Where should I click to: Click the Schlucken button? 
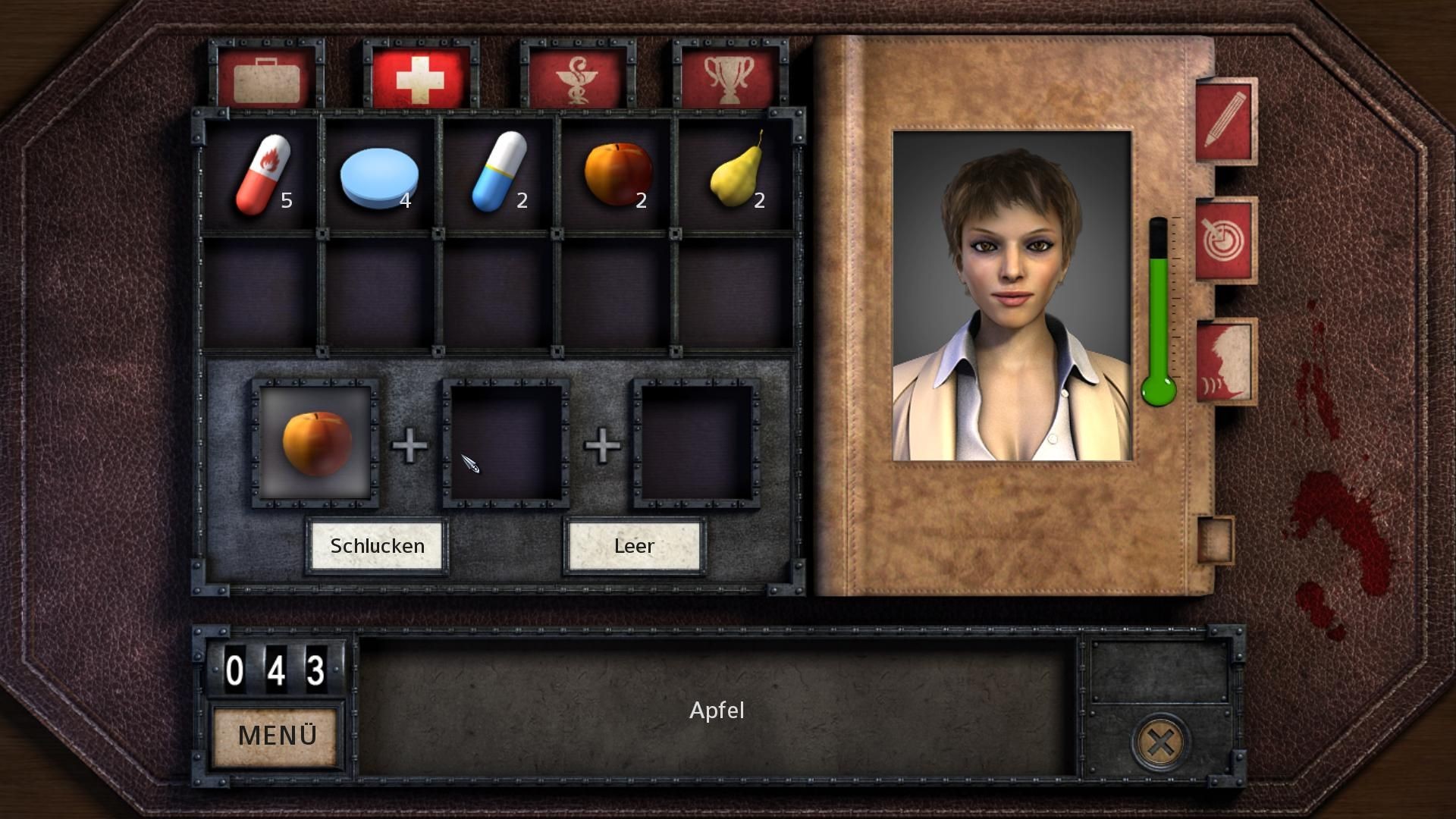pos(377,546)
